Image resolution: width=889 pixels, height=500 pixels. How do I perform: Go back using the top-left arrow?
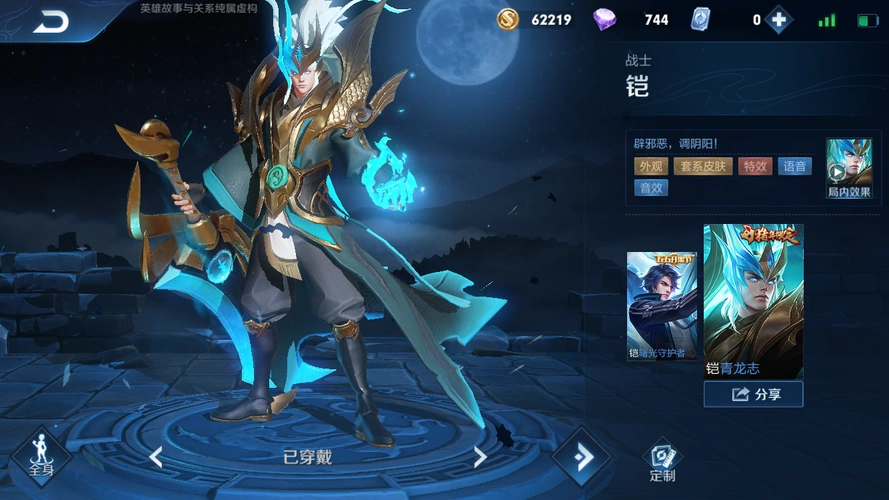pos(50,20)
